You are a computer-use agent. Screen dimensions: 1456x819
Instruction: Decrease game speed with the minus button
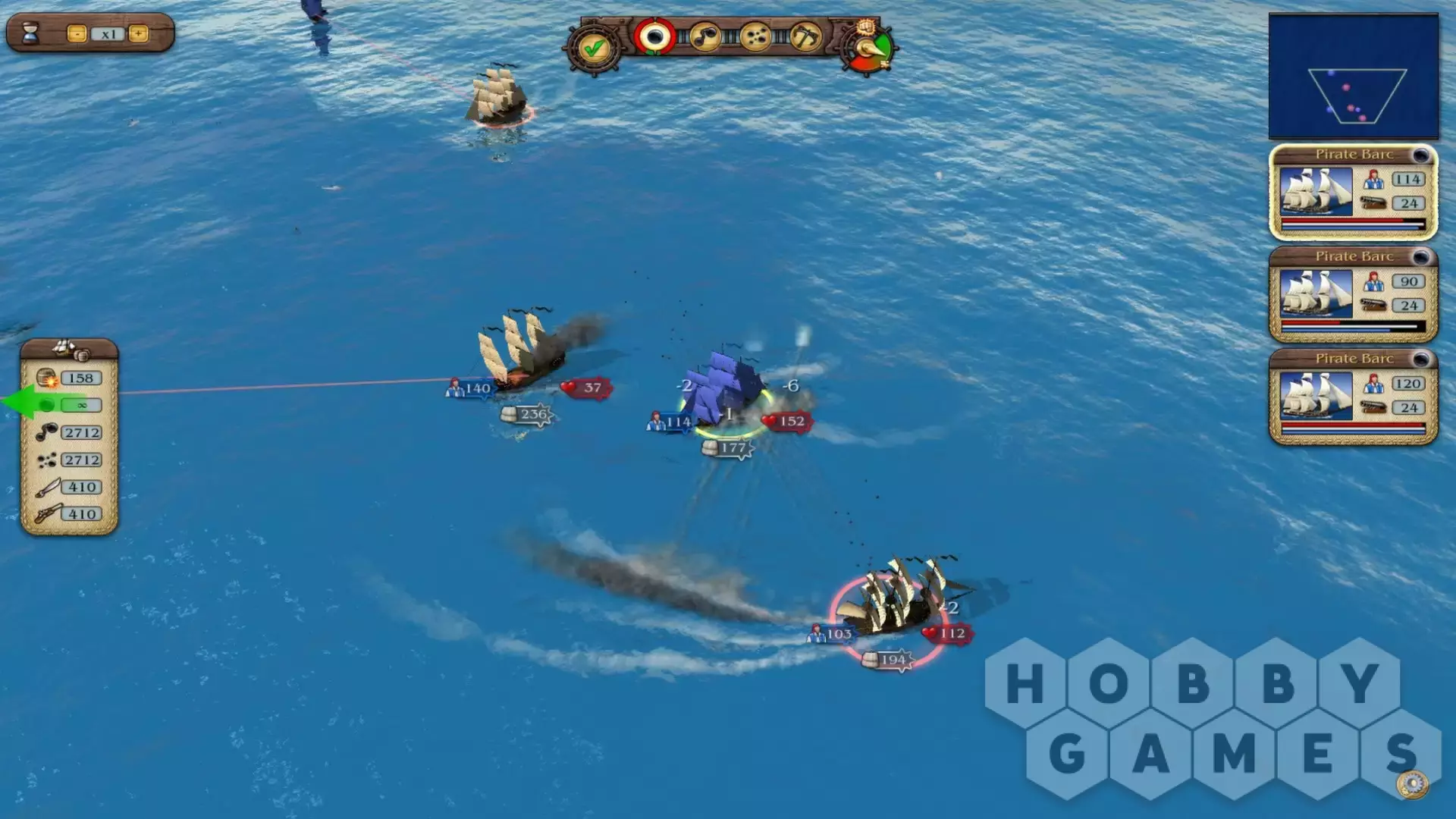coord(77,34)
